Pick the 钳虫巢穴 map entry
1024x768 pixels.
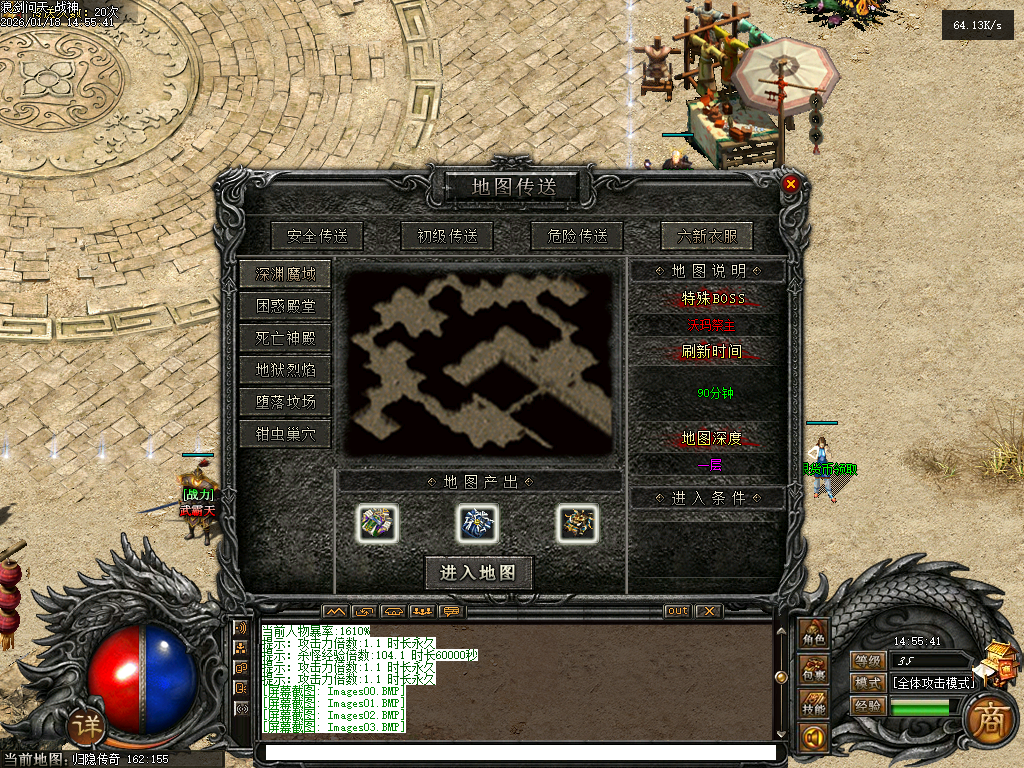(x=285, y=434)
